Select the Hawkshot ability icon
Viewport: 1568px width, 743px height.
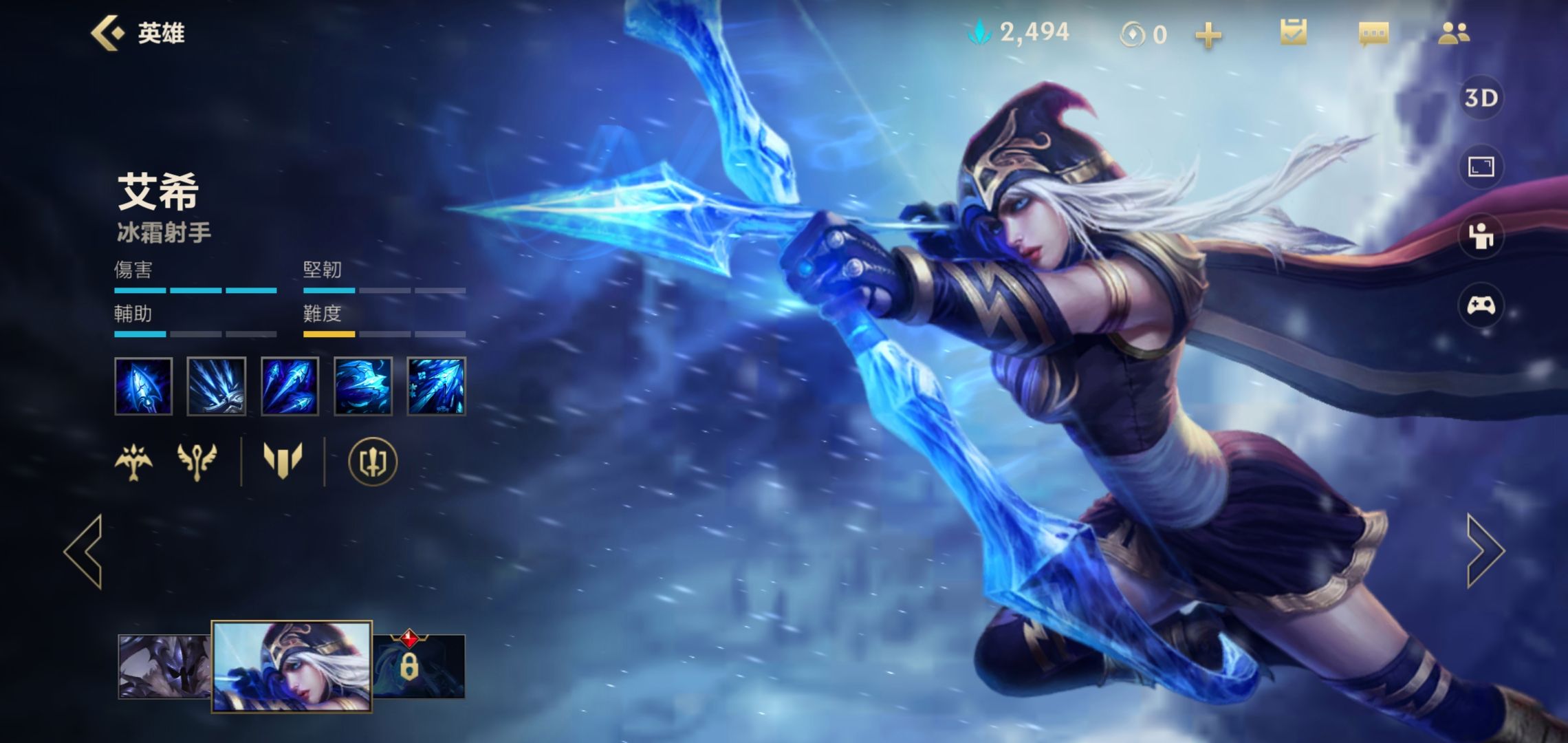362,386
